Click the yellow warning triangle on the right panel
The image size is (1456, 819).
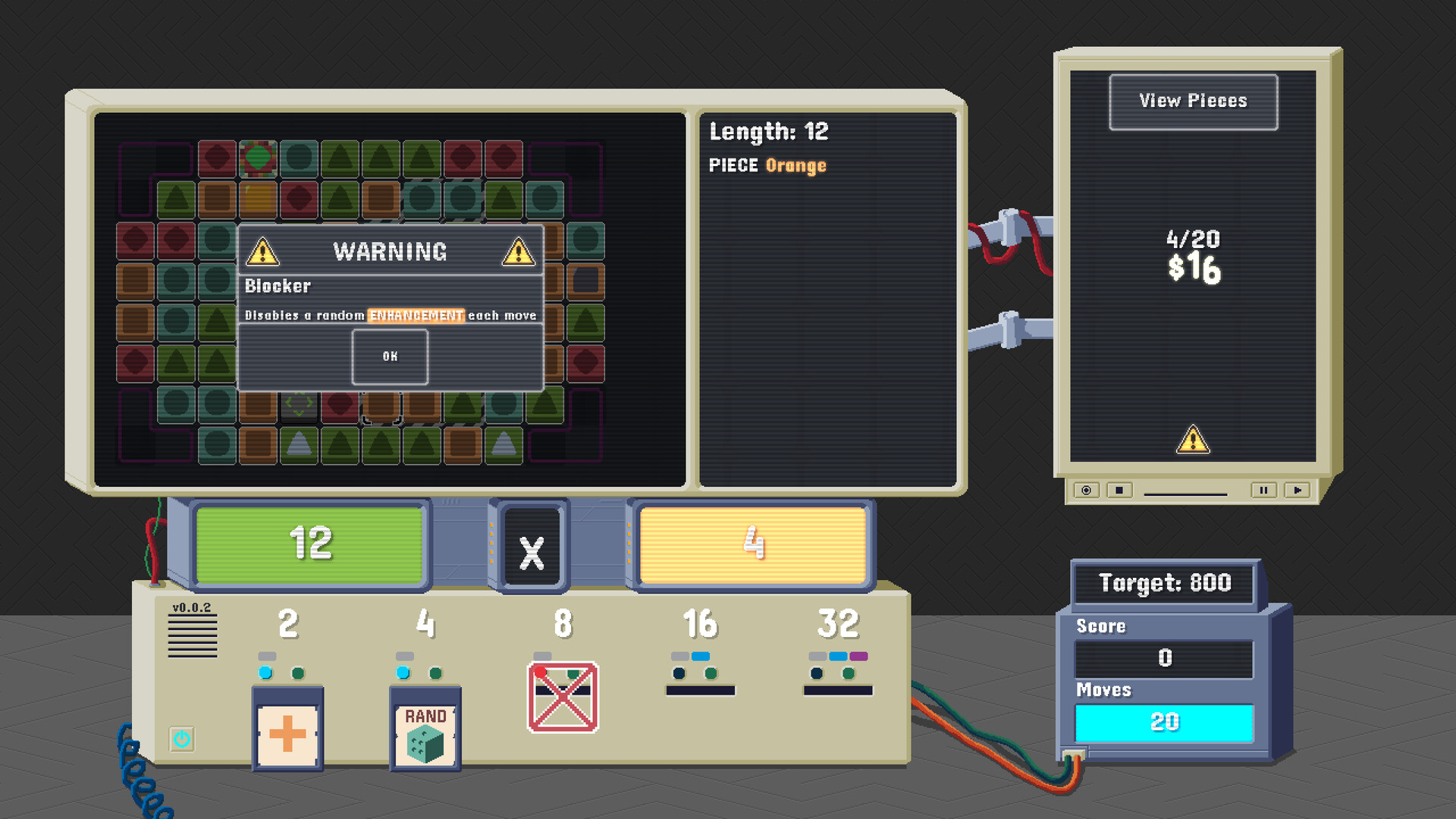coord(1193,438)
